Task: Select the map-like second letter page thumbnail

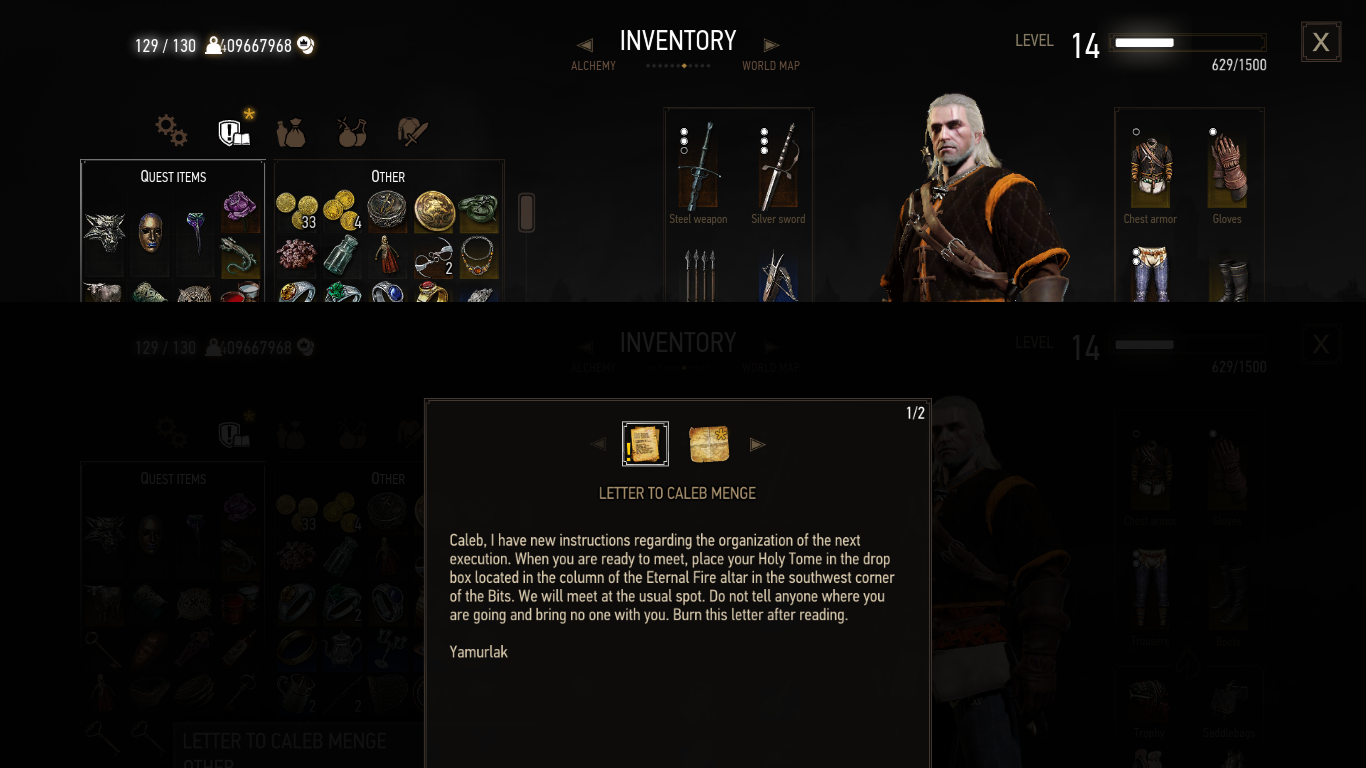Action: coord(709,443)
